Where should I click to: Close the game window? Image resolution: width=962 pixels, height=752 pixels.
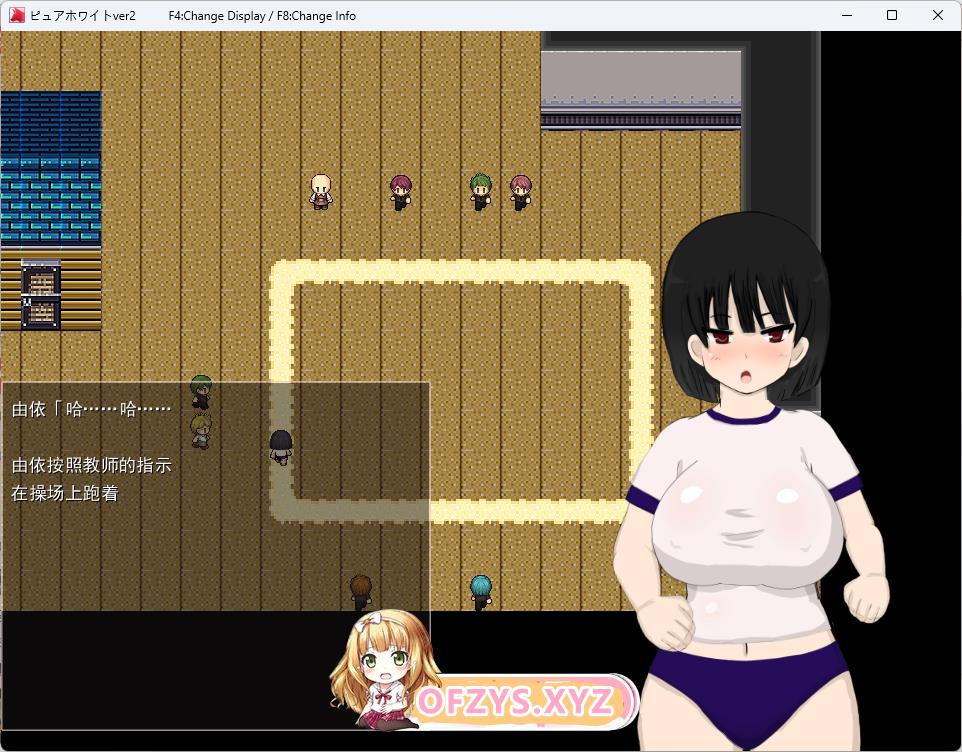[937, 15]
